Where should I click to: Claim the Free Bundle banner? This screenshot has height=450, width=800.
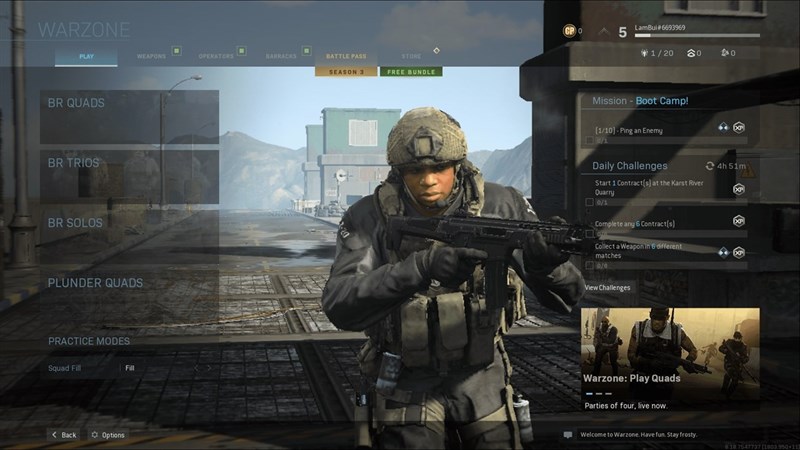tap(411, 72)
